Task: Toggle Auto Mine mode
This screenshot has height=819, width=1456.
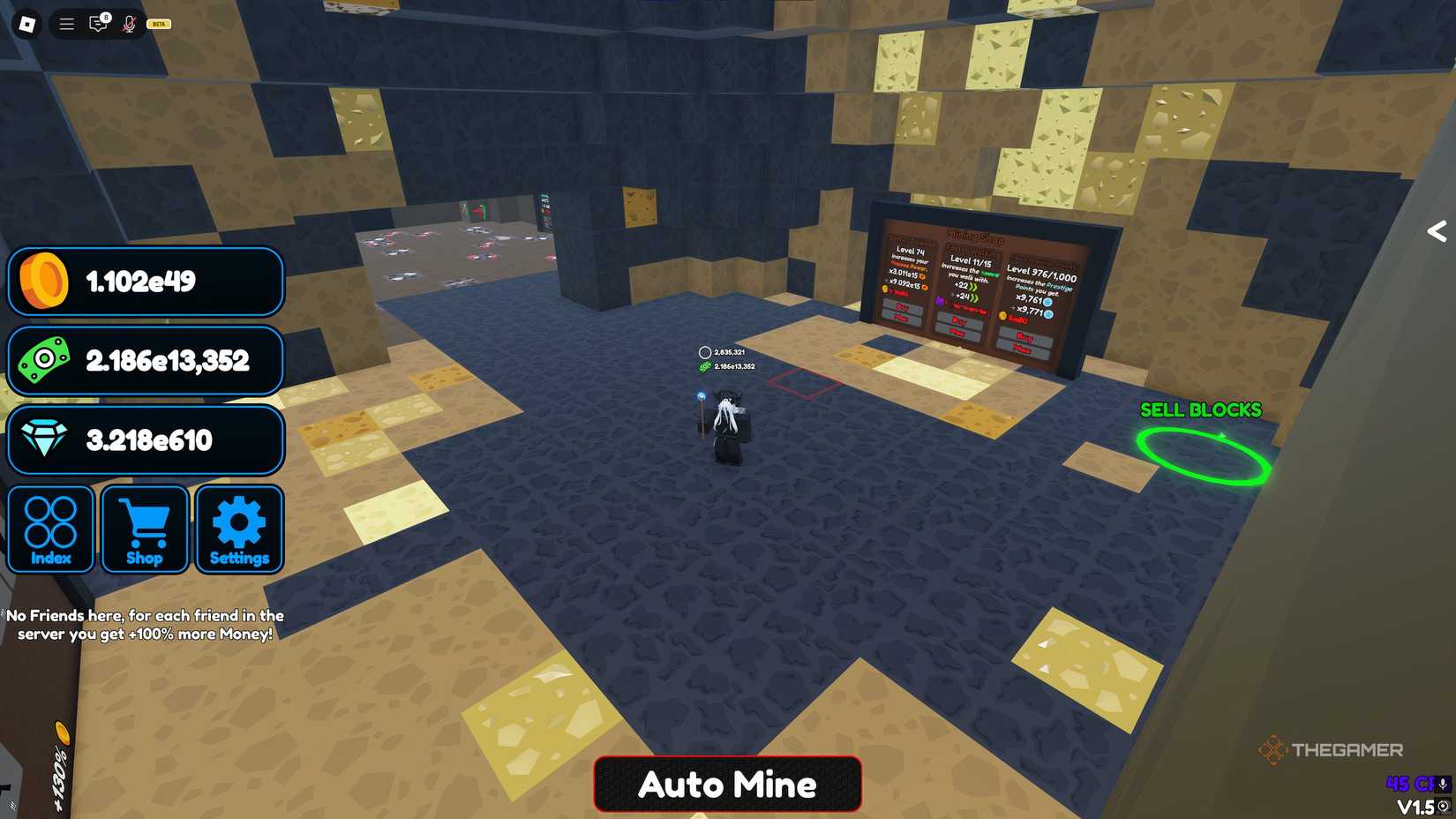Action: point(727,784)
